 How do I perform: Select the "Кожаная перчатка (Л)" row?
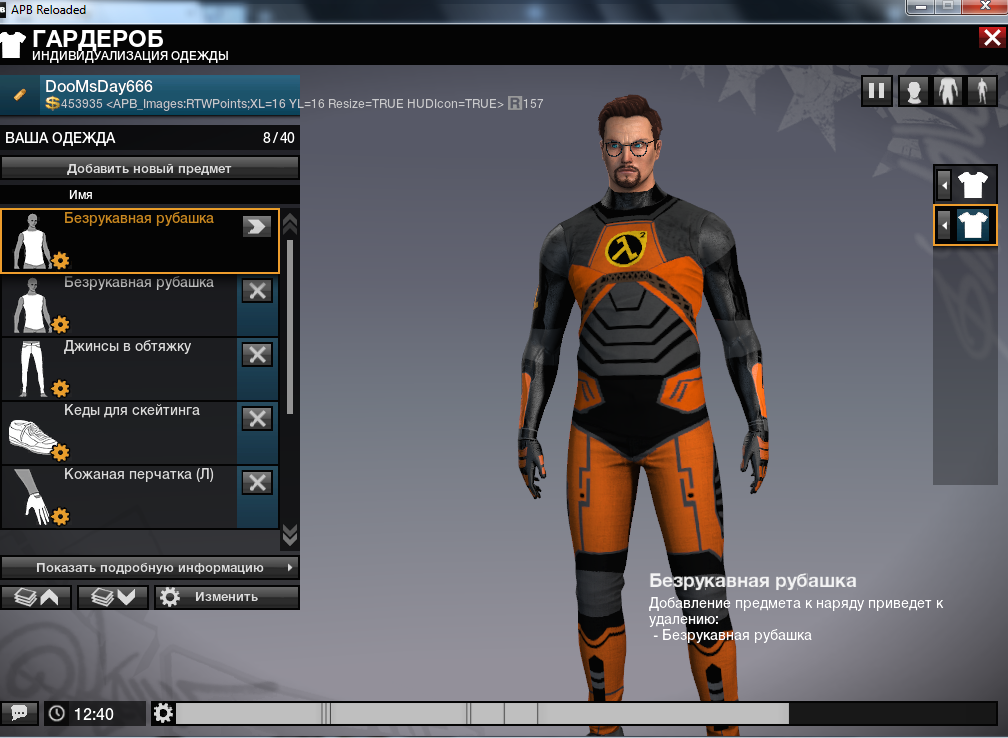click(x=120, y=495)
